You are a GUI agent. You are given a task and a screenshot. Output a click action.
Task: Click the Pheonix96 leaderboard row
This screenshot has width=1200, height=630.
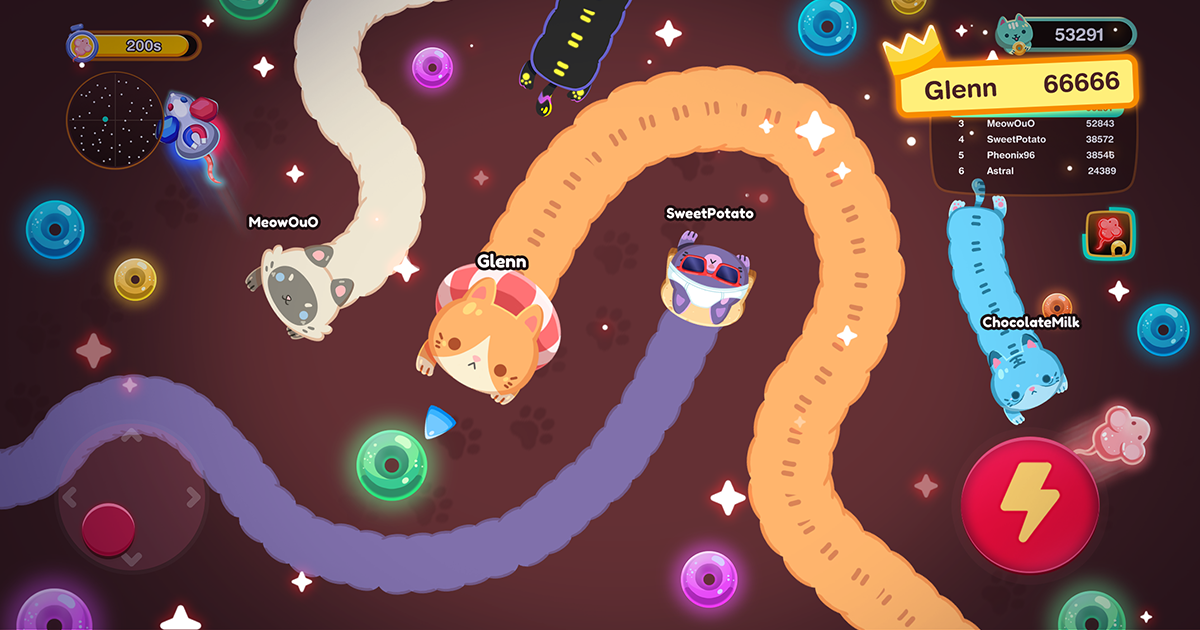coord(1035,155)
